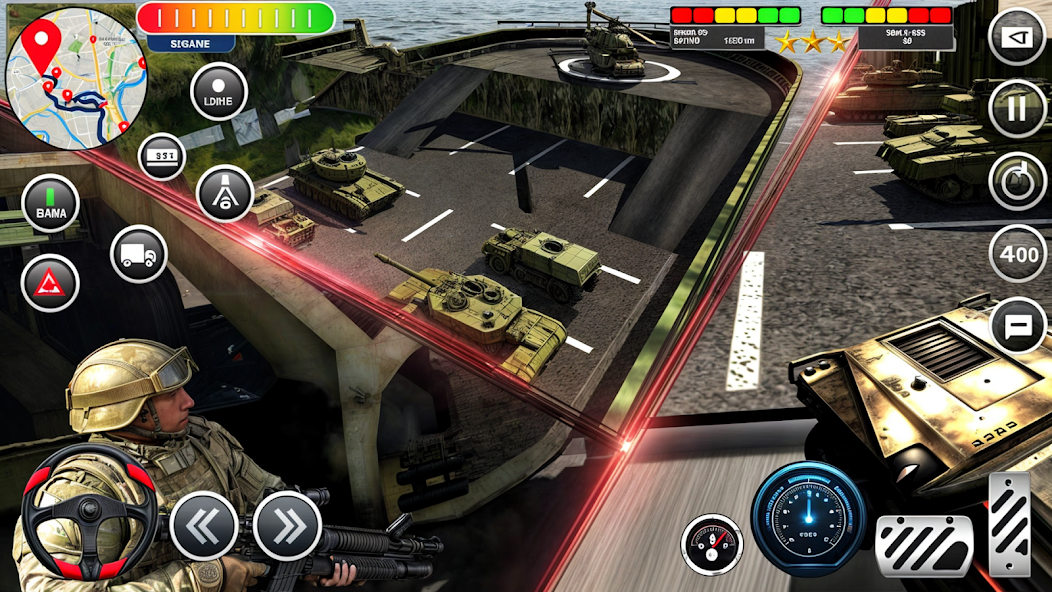Steer right with the double-chevron button
This screenshot has height=592, width=1052.
pyautogui.click(x=287, y=526)
